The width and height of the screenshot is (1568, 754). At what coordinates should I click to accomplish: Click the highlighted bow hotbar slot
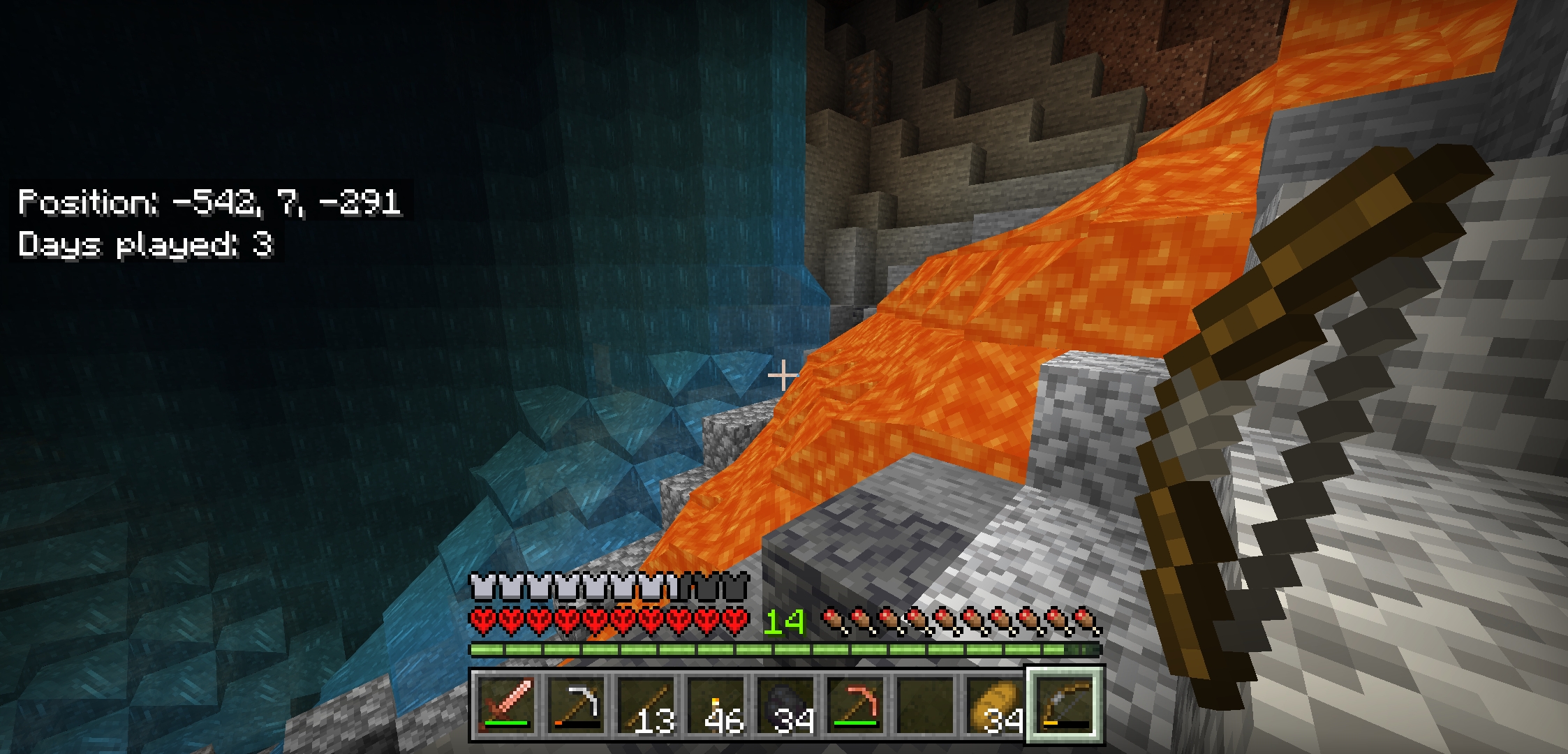point(1065,705)
